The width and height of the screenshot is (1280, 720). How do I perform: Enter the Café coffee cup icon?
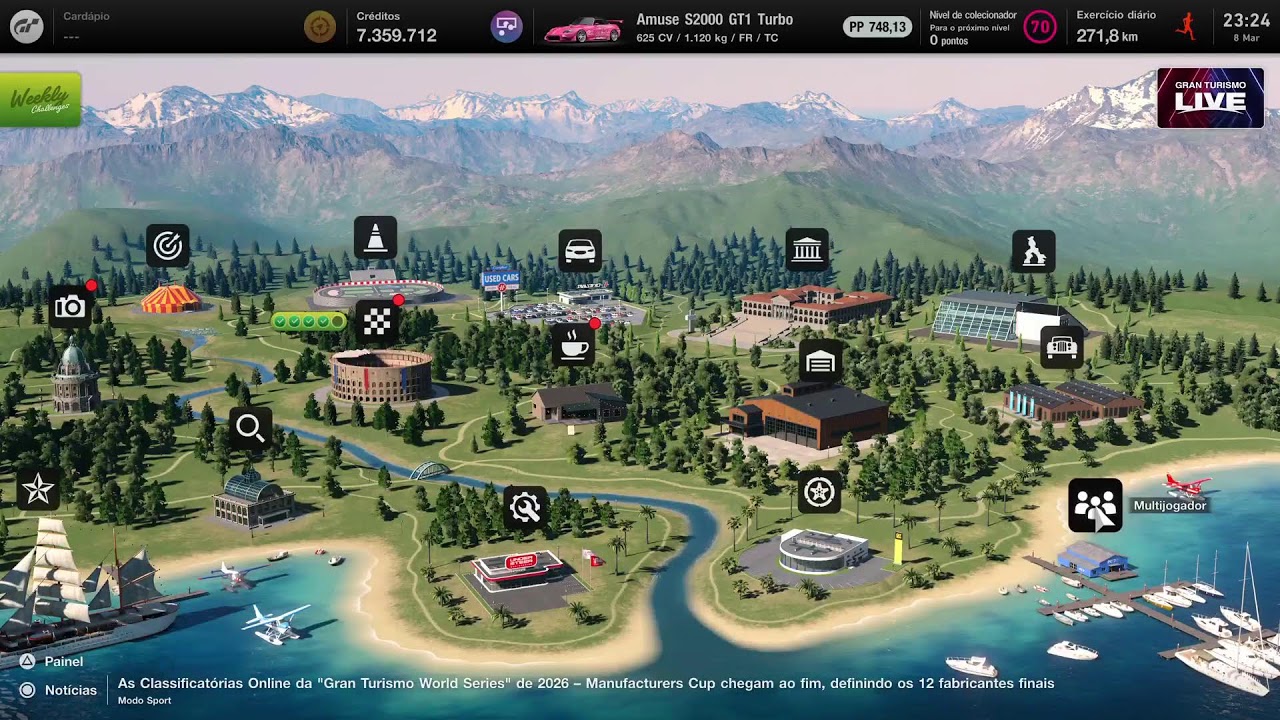pyautogui.click(x=574, y=345)
